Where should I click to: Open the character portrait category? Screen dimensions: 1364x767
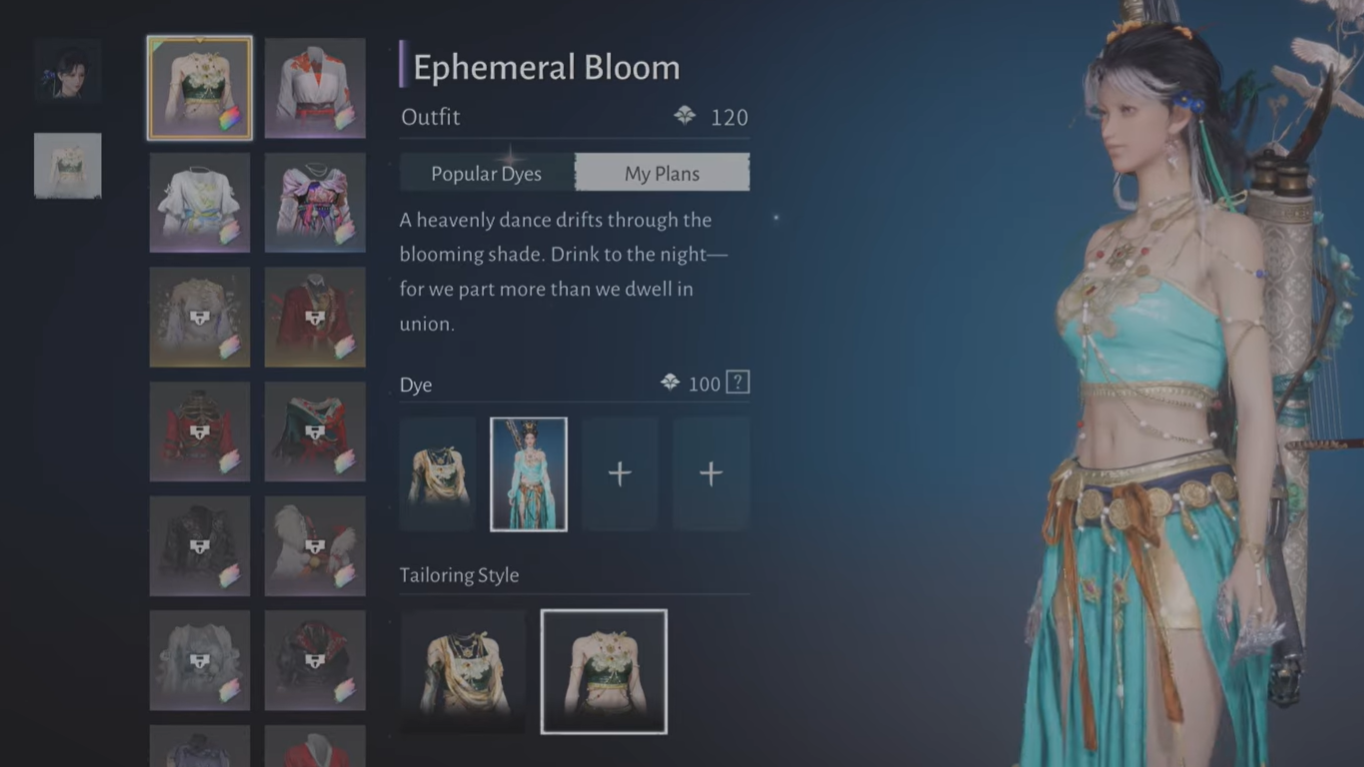tap(68, 72)
